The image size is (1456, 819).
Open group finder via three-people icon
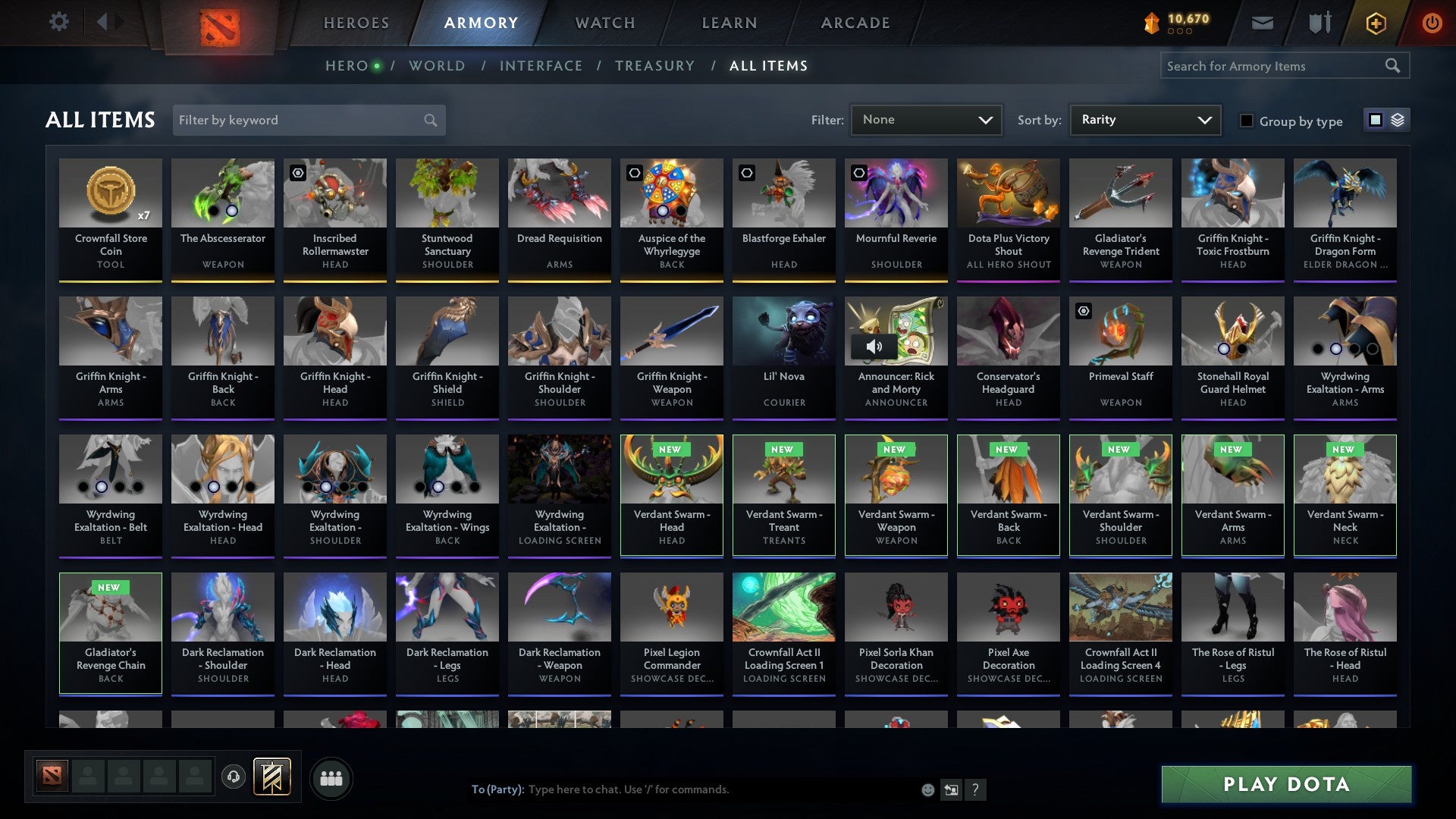click(x=331, y=777)
